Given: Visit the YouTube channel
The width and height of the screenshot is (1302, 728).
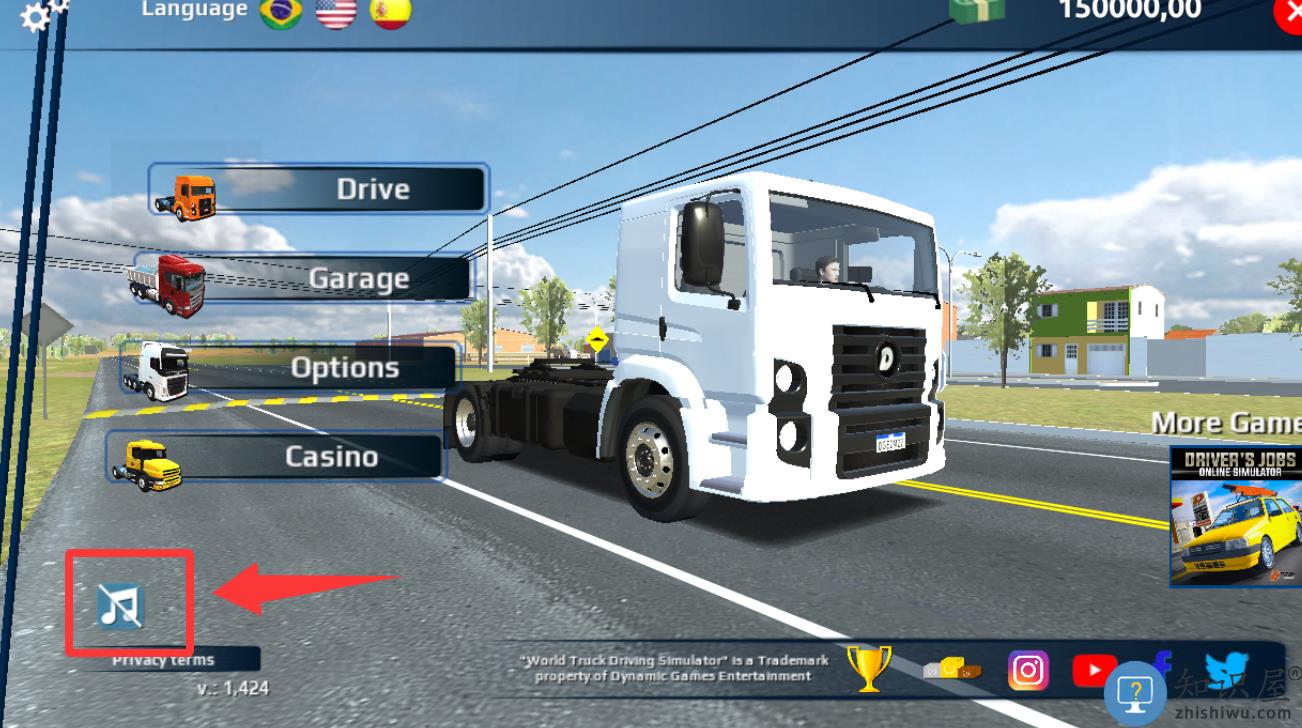Looking at the screenshot, I should pos(1094,670).
